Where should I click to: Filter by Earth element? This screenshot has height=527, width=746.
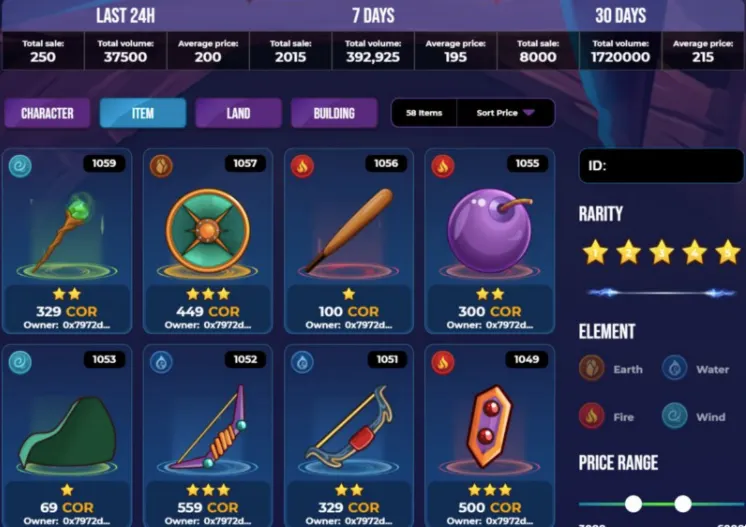pos(611,369)
